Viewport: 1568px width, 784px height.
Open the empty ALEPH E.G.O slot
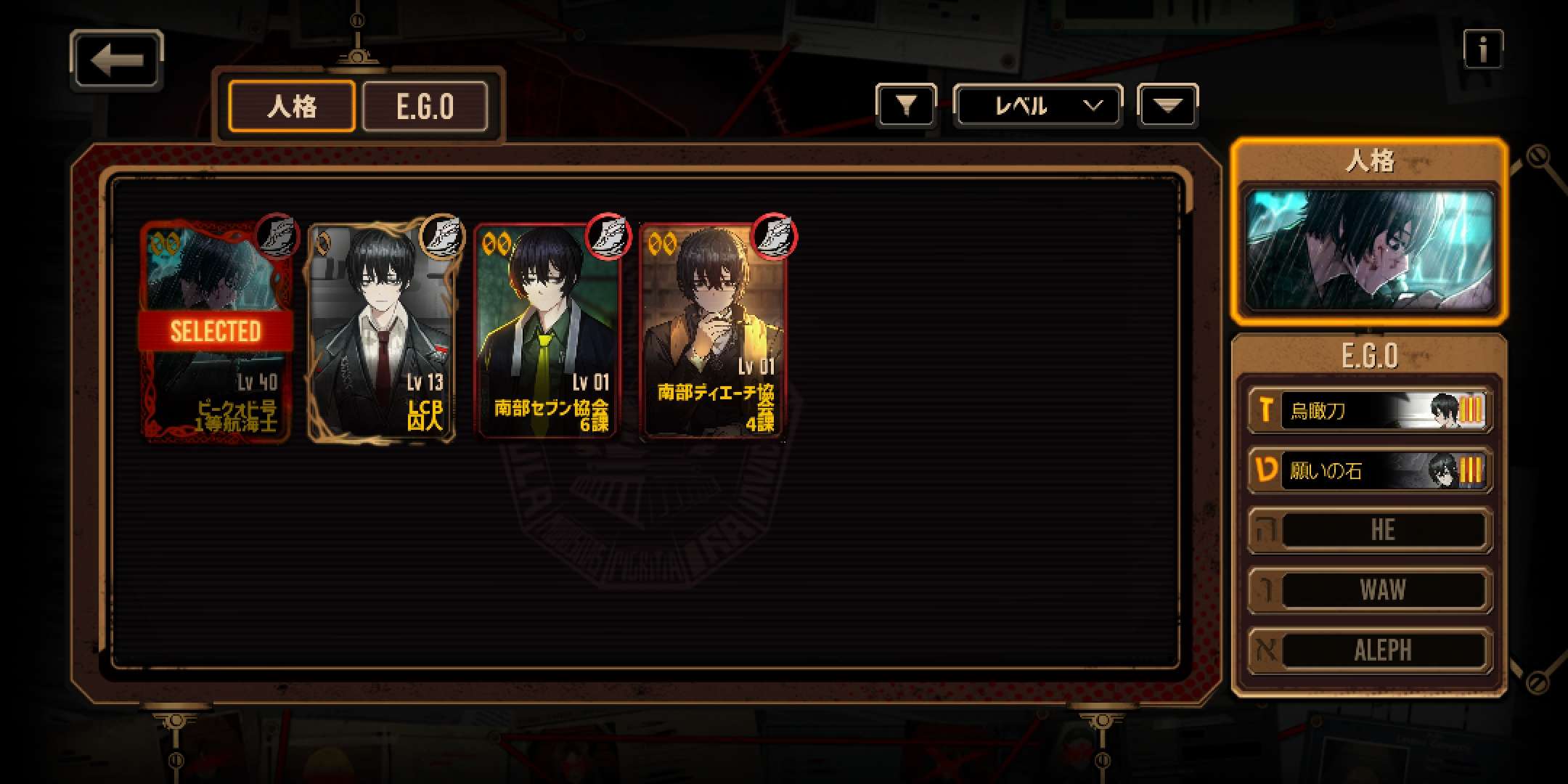point(1369,650)
